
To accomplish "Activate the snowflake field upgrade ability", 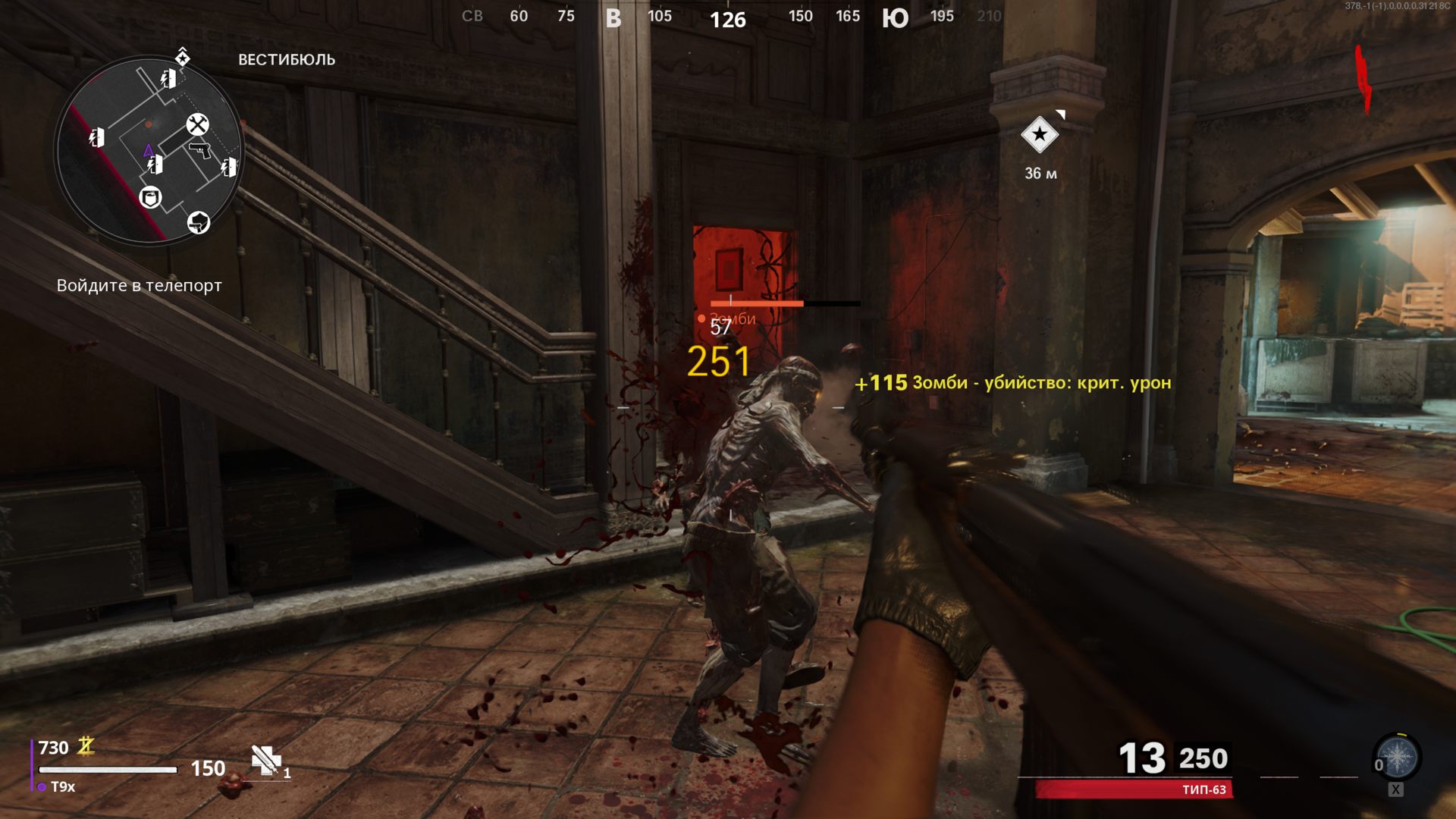I will (x=1397, y=757).
